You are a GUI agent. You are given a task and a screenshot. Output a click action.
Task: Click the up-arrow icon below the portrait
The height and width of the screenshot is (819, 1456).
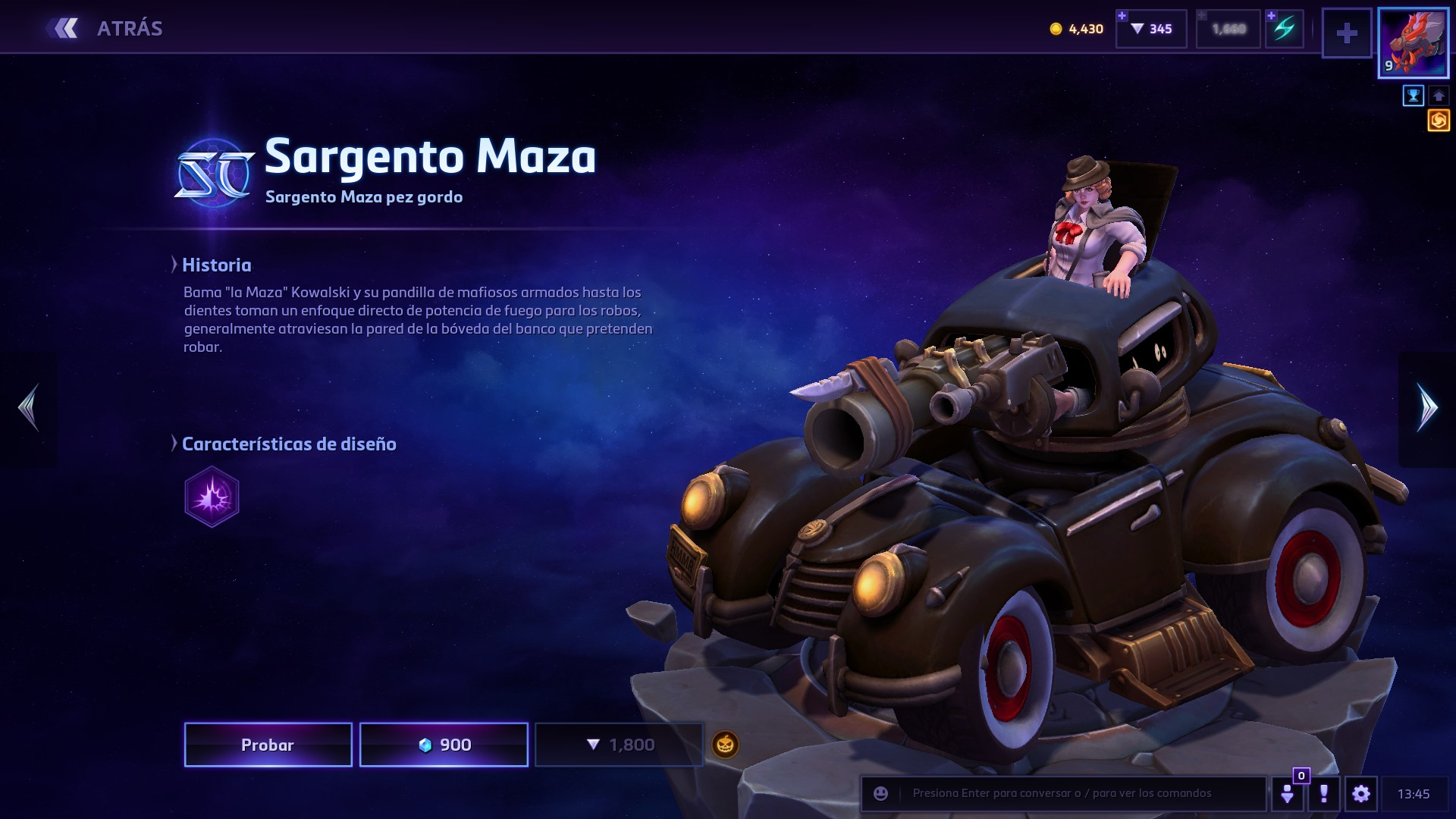pos(1439,96)
